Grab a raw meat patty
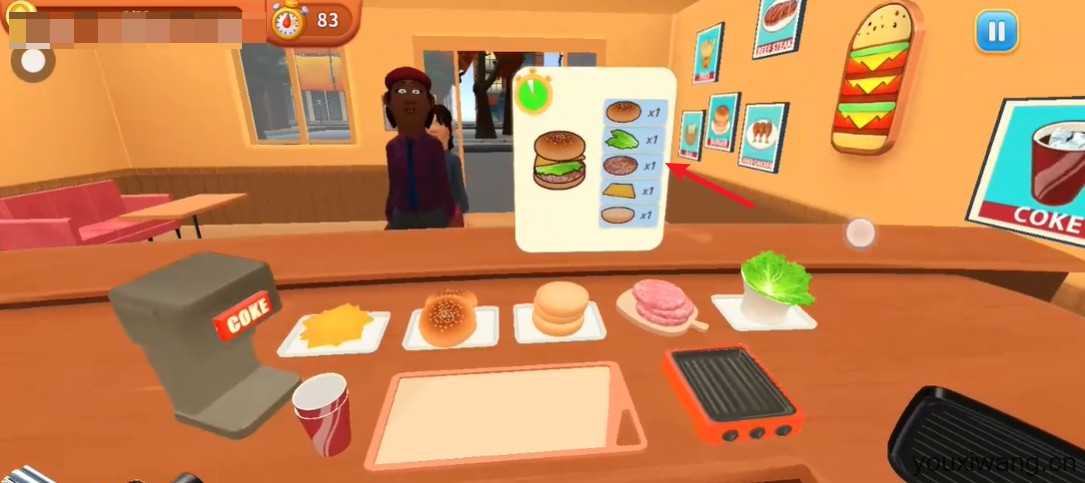This screenshot has width=1085, height=483. [656, 300]
